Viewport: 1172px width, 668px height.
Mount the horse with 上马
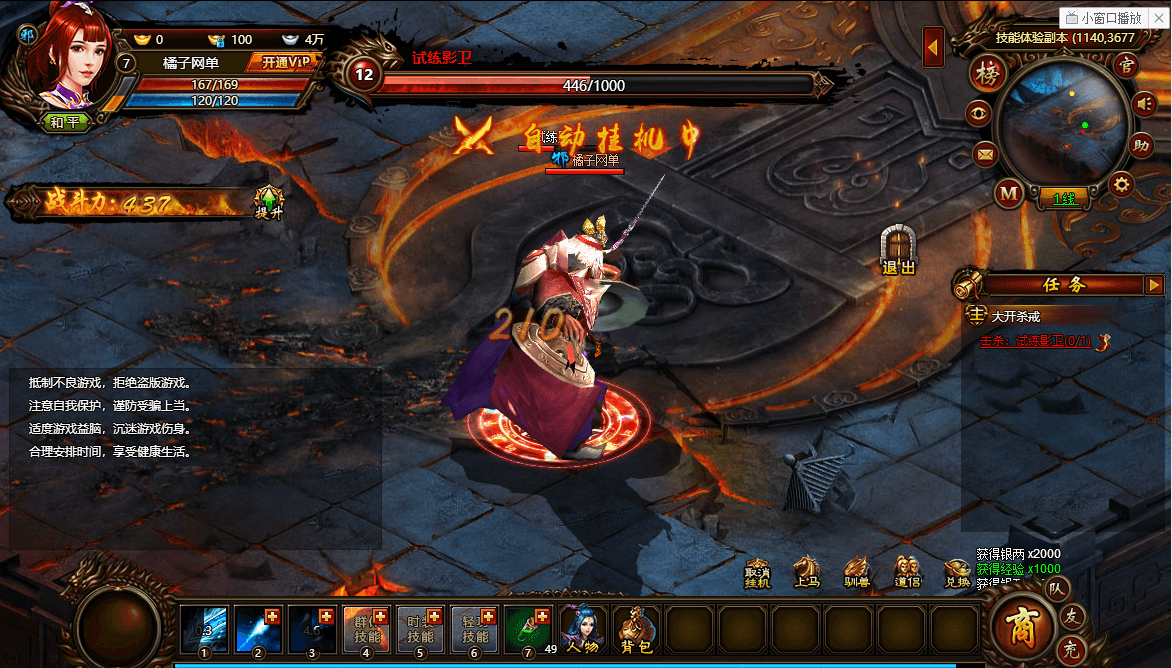(x=807, y=573)
